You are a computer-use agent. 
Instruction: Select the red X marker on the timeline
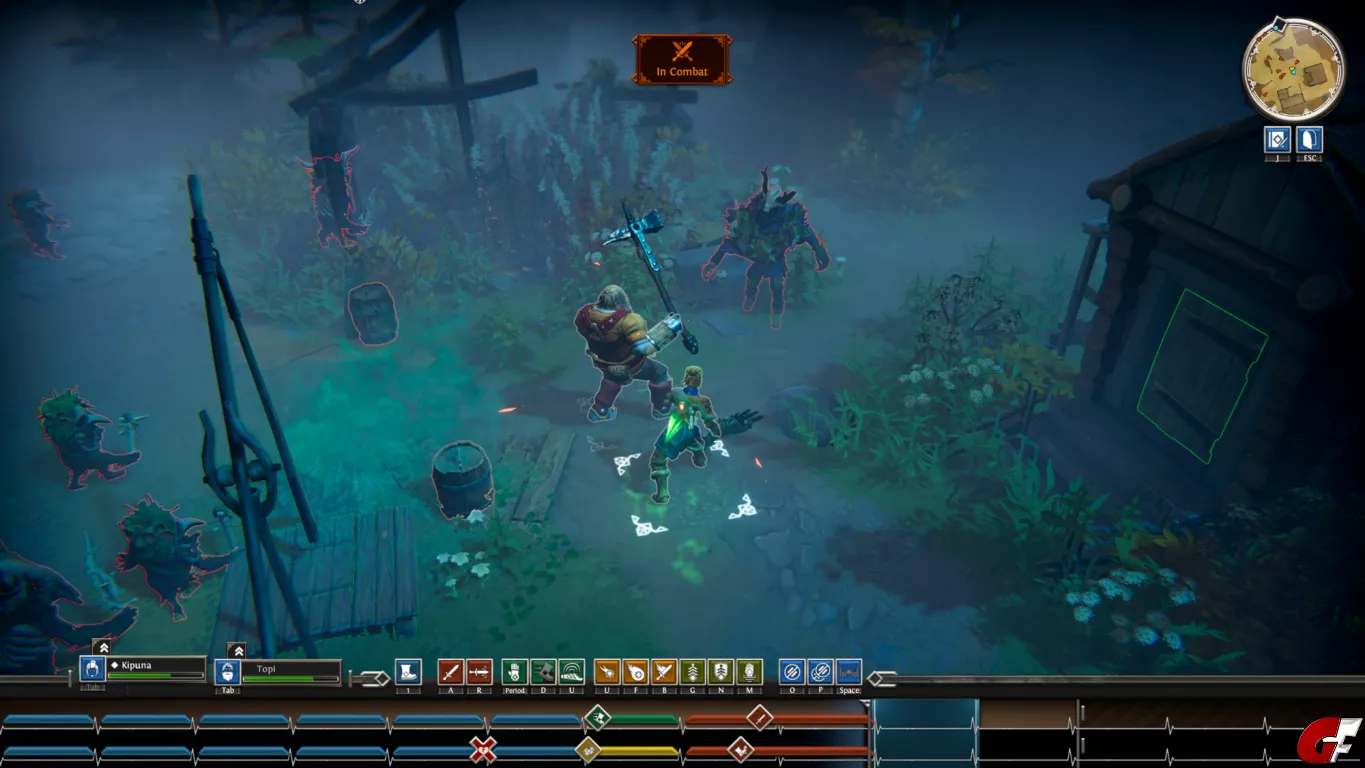tap(484, 749)
